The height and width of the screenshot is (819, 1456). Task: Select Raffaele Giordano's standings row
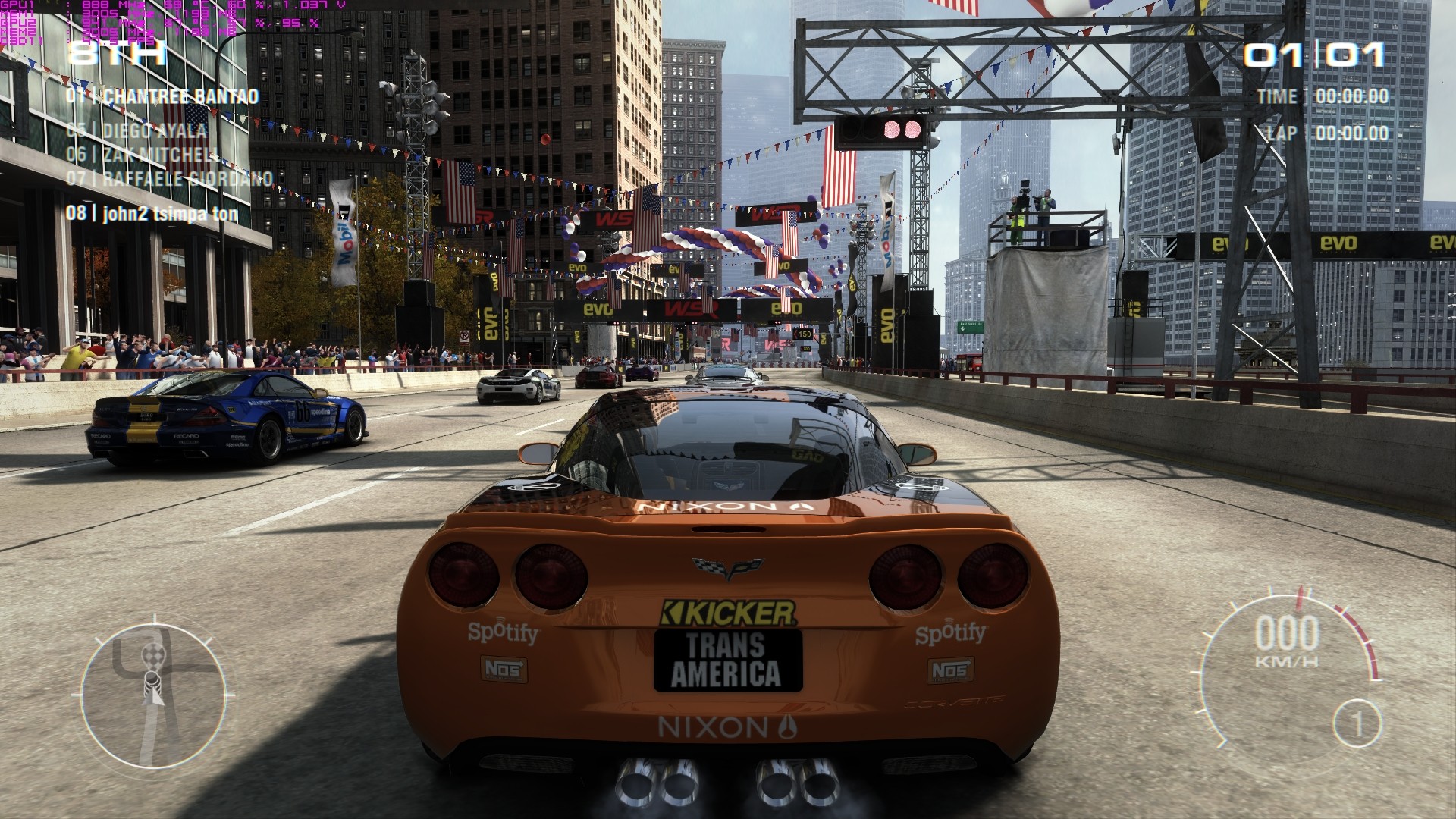click(169, 179)
